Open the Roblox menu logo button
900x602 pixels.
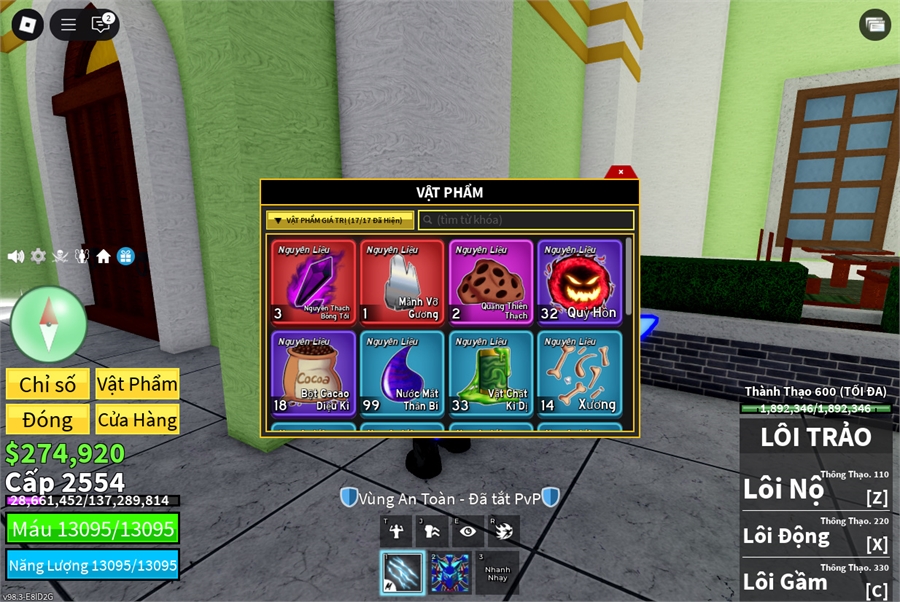(27, 24)
